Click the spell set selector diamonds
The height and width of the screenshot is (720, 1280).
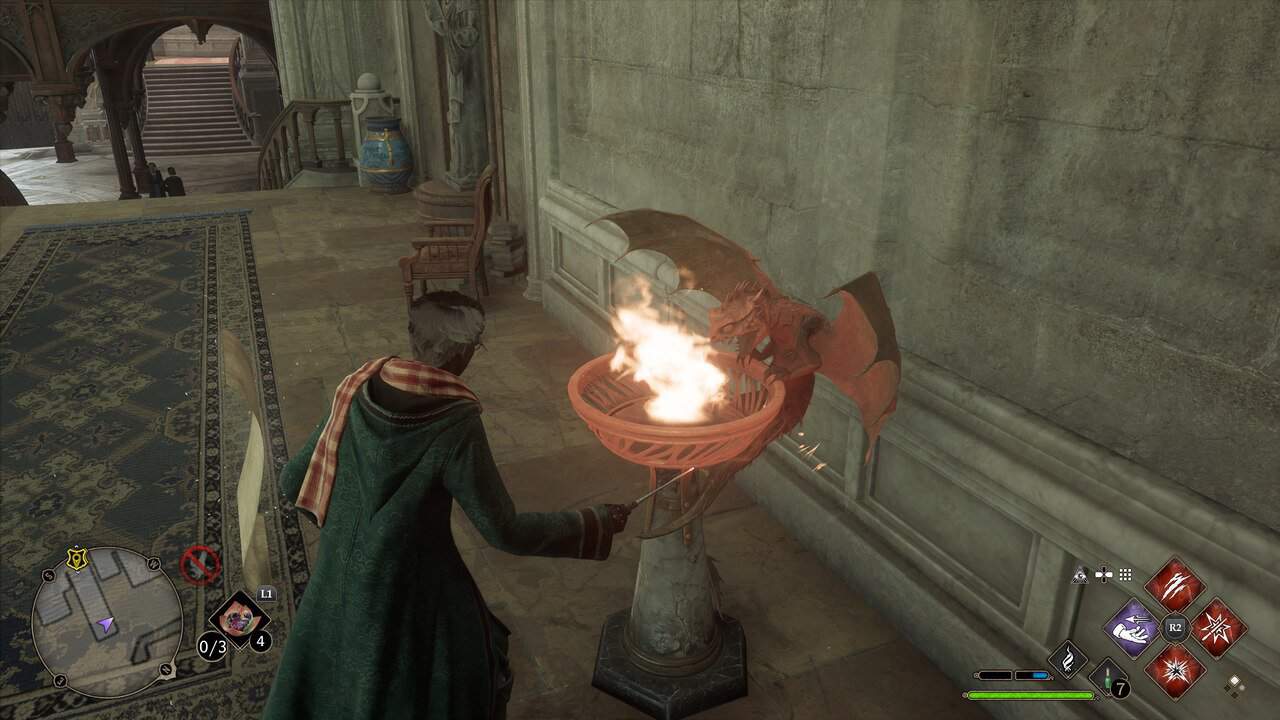coord(1236,685)
